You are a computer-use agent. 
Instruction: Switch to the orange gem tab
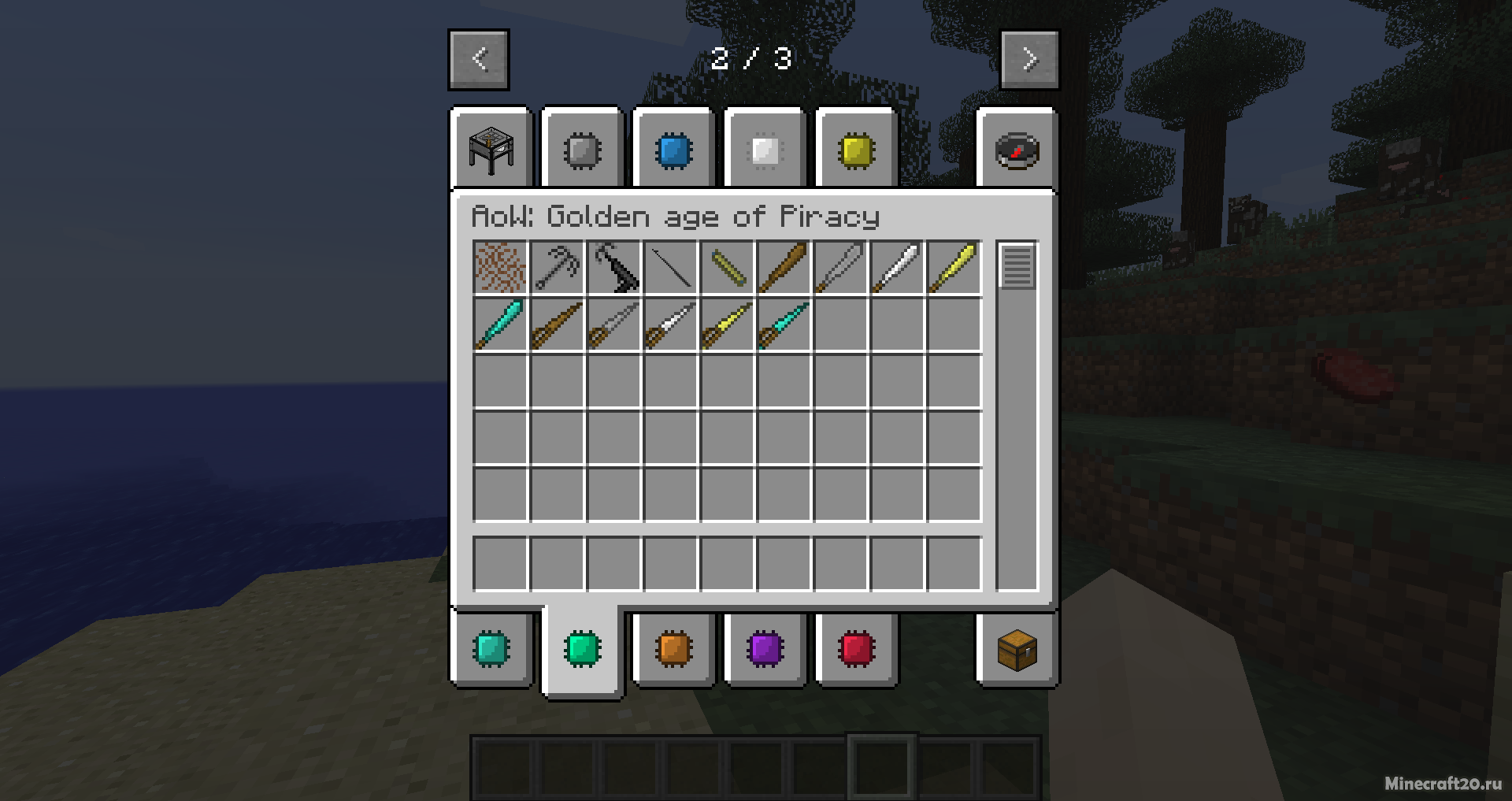click(x=673, y=649)
